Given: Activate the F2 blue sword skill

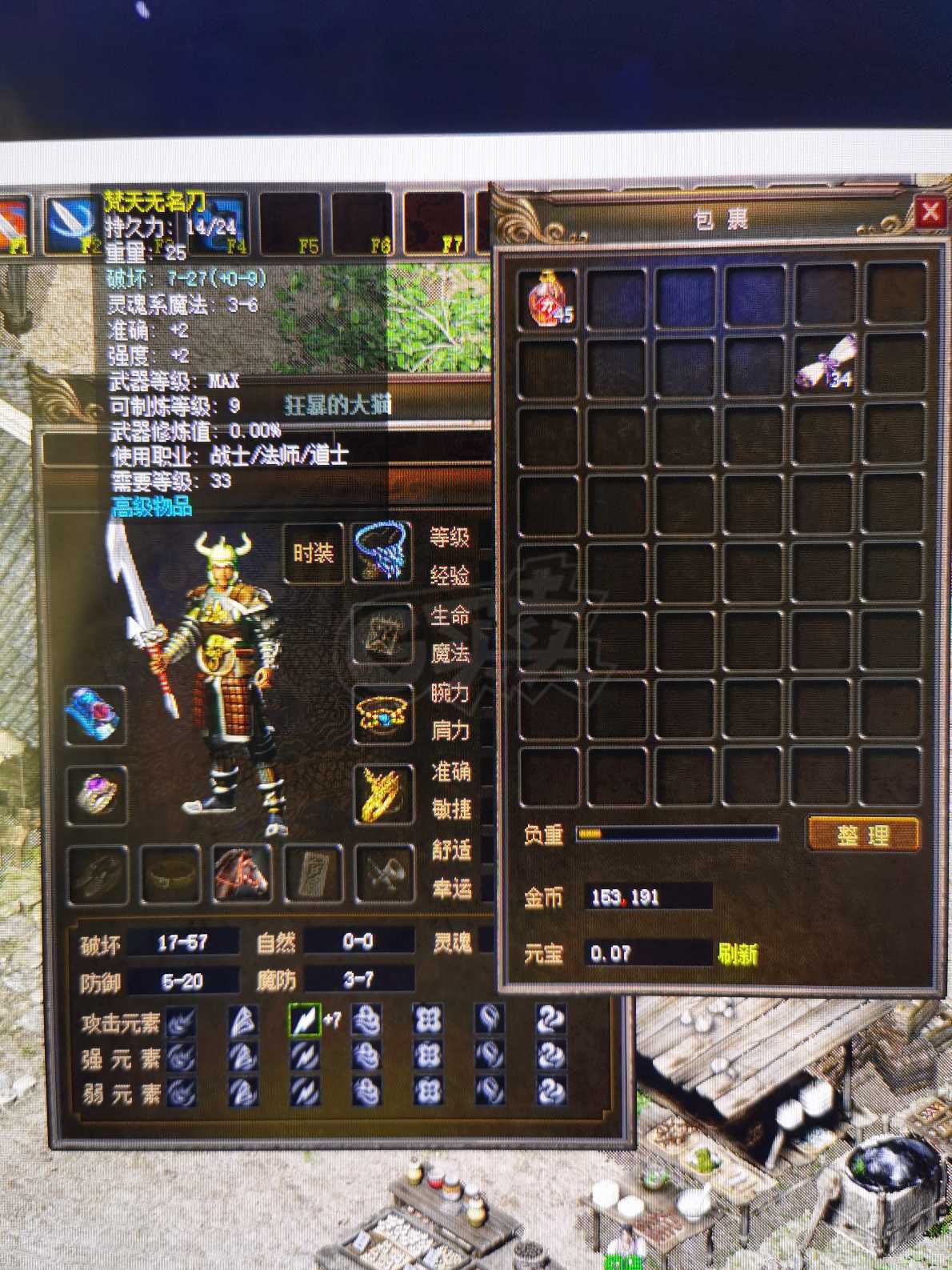Looking at the screenshot, I should click(x=70, y=222).
